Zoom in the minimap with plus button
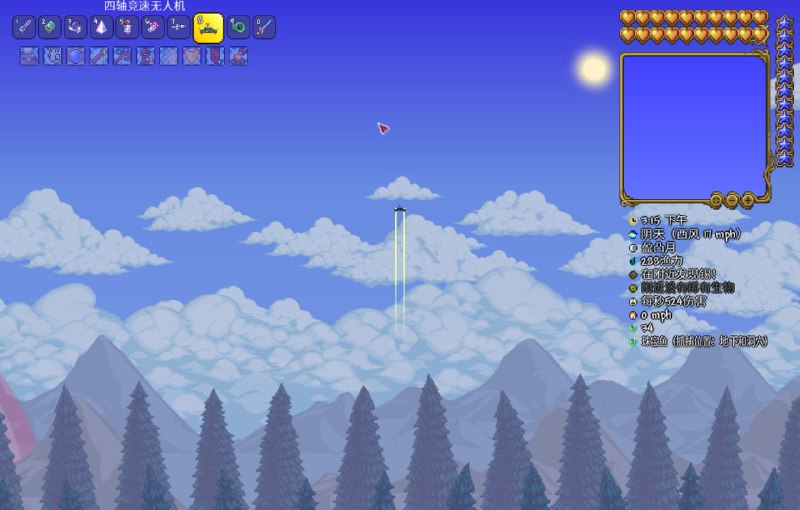Viewport: 800px width, 510px height. tap(748, 200)
